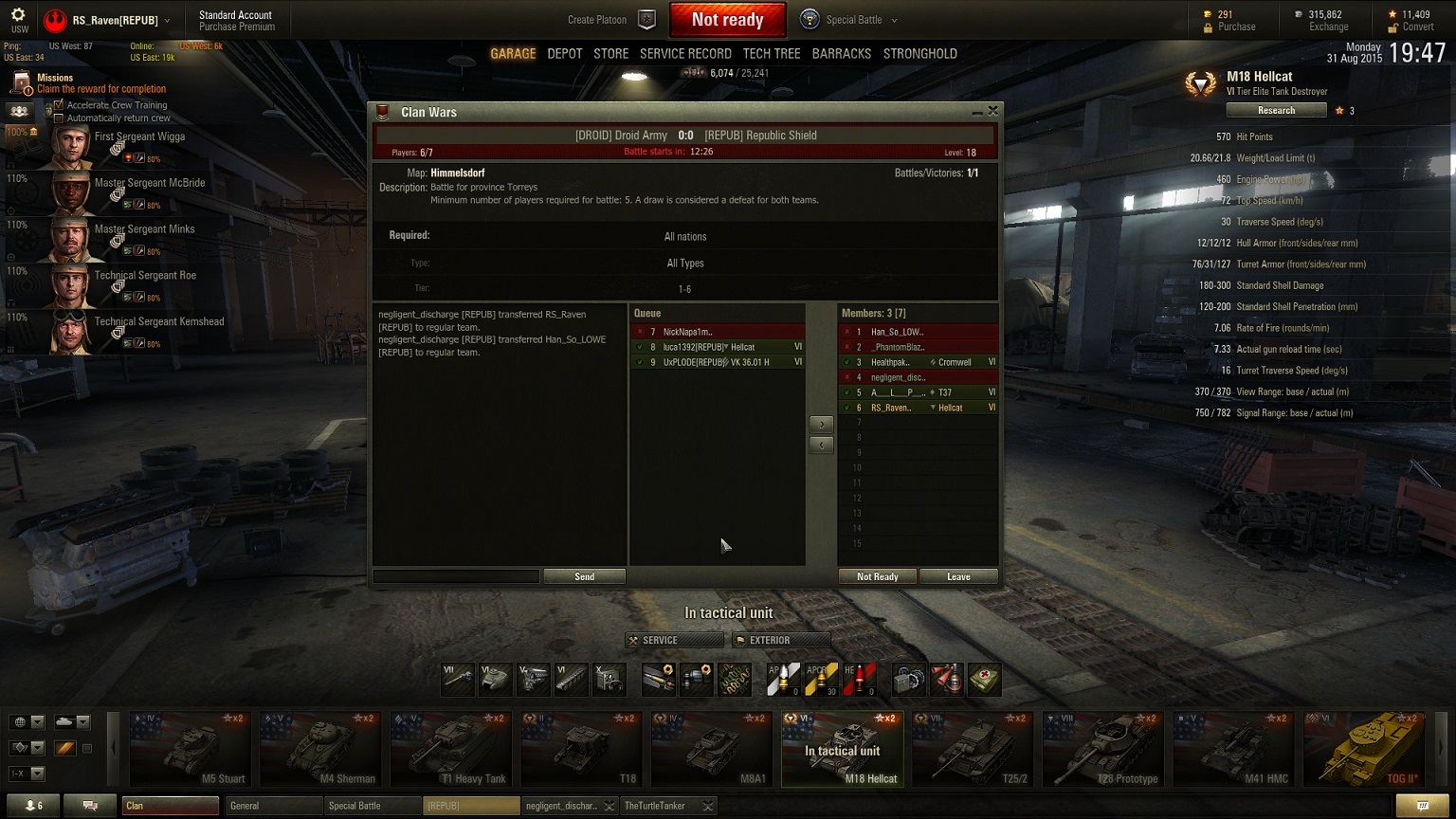Click the red Not ready button
This screenshot has width=1456, height=819.
coord(727,20)
